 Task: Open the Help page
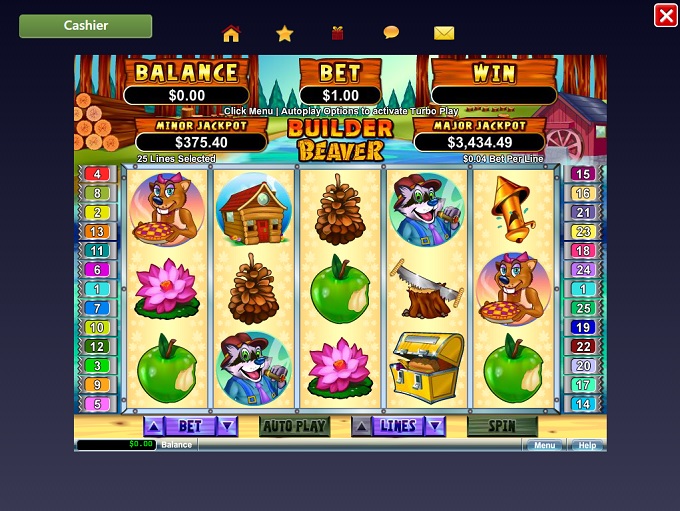[587, 445]
